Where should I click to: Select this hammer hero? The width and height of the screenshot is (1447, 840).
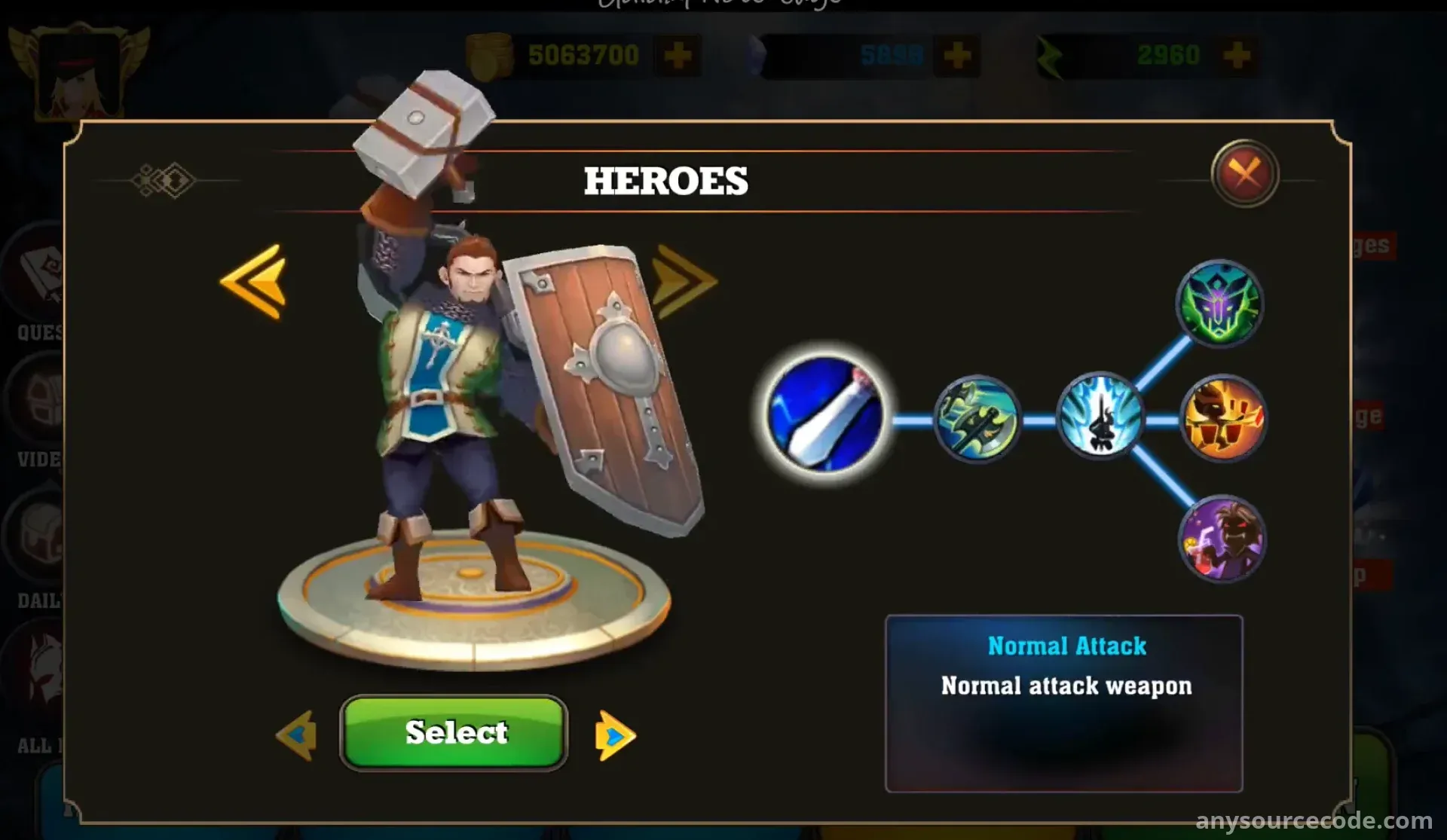click(x=454, y=732)
